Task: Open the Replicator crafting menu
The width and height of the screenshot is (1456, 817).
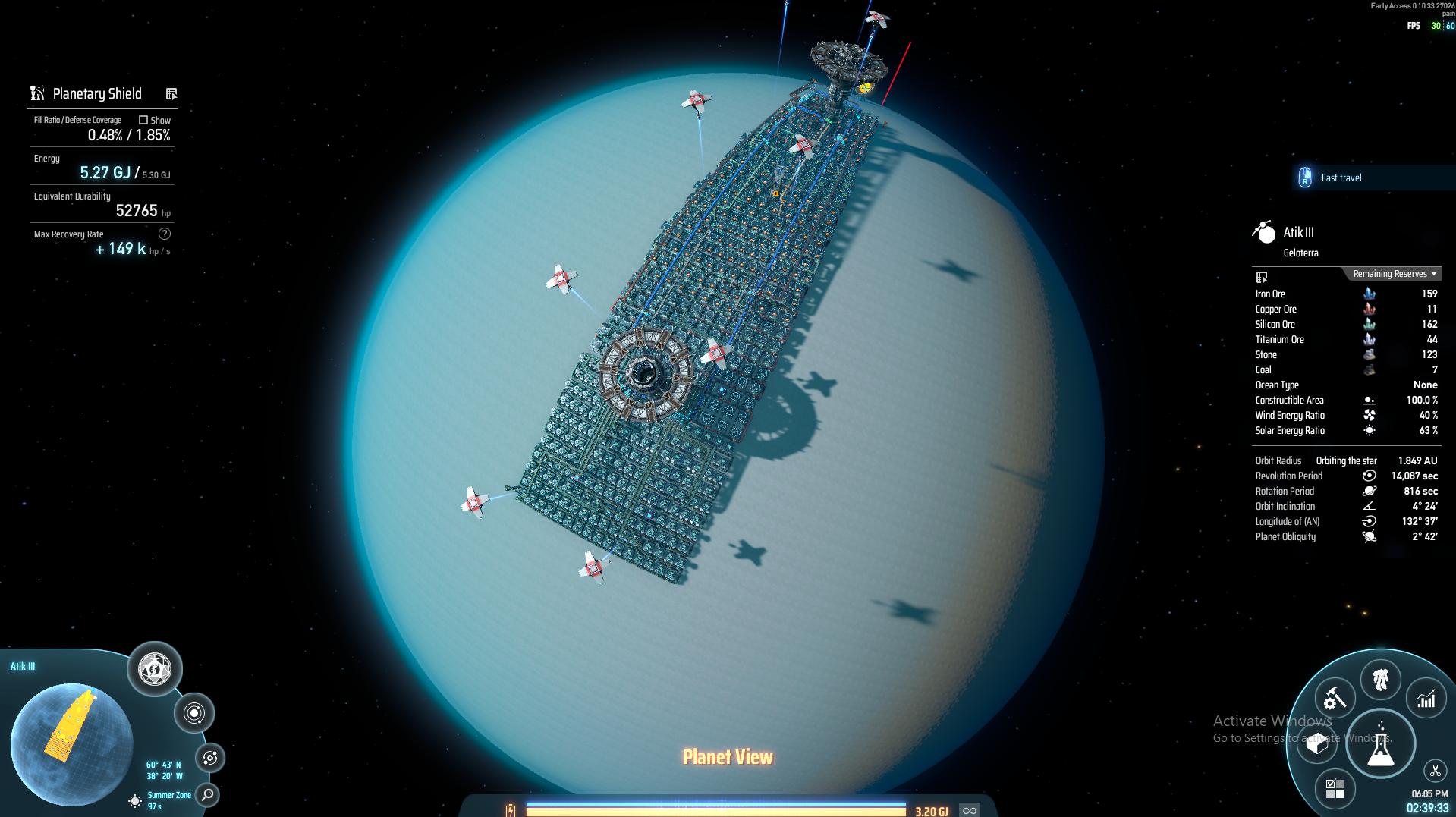Action: [1334, 698]
